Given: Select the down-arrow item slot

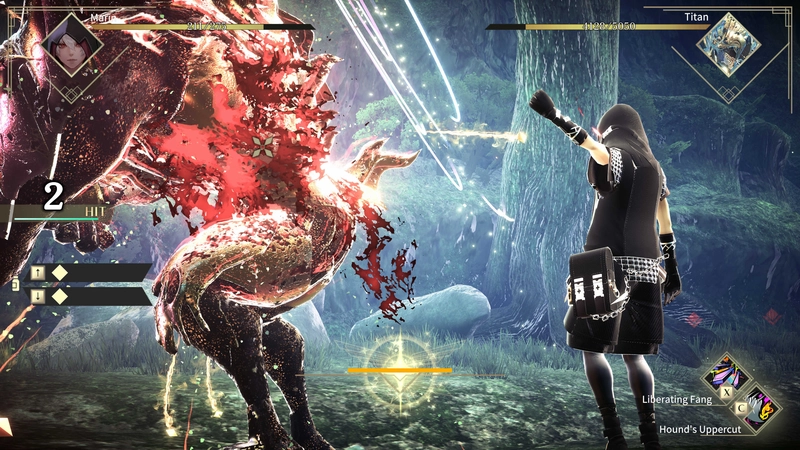Looking at the screenshot, I should pos(38,296).
